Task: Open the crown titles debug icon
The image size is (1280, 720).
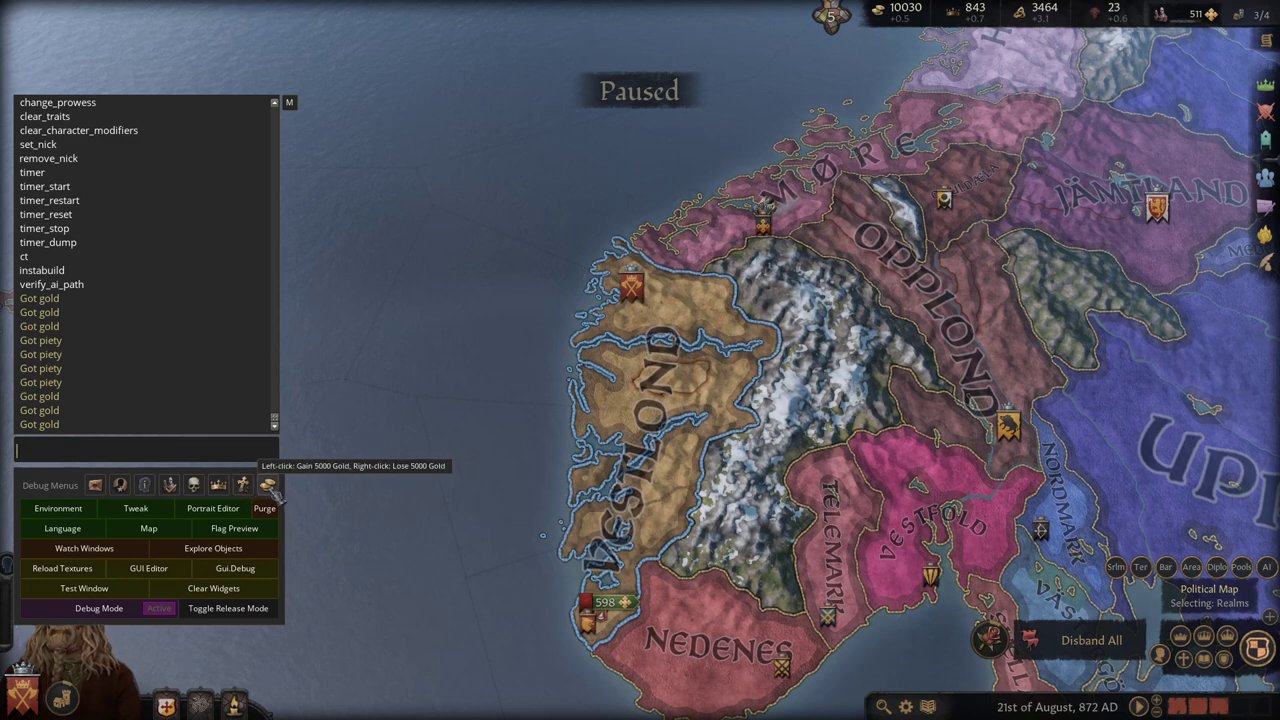Action: pos(218,485)
